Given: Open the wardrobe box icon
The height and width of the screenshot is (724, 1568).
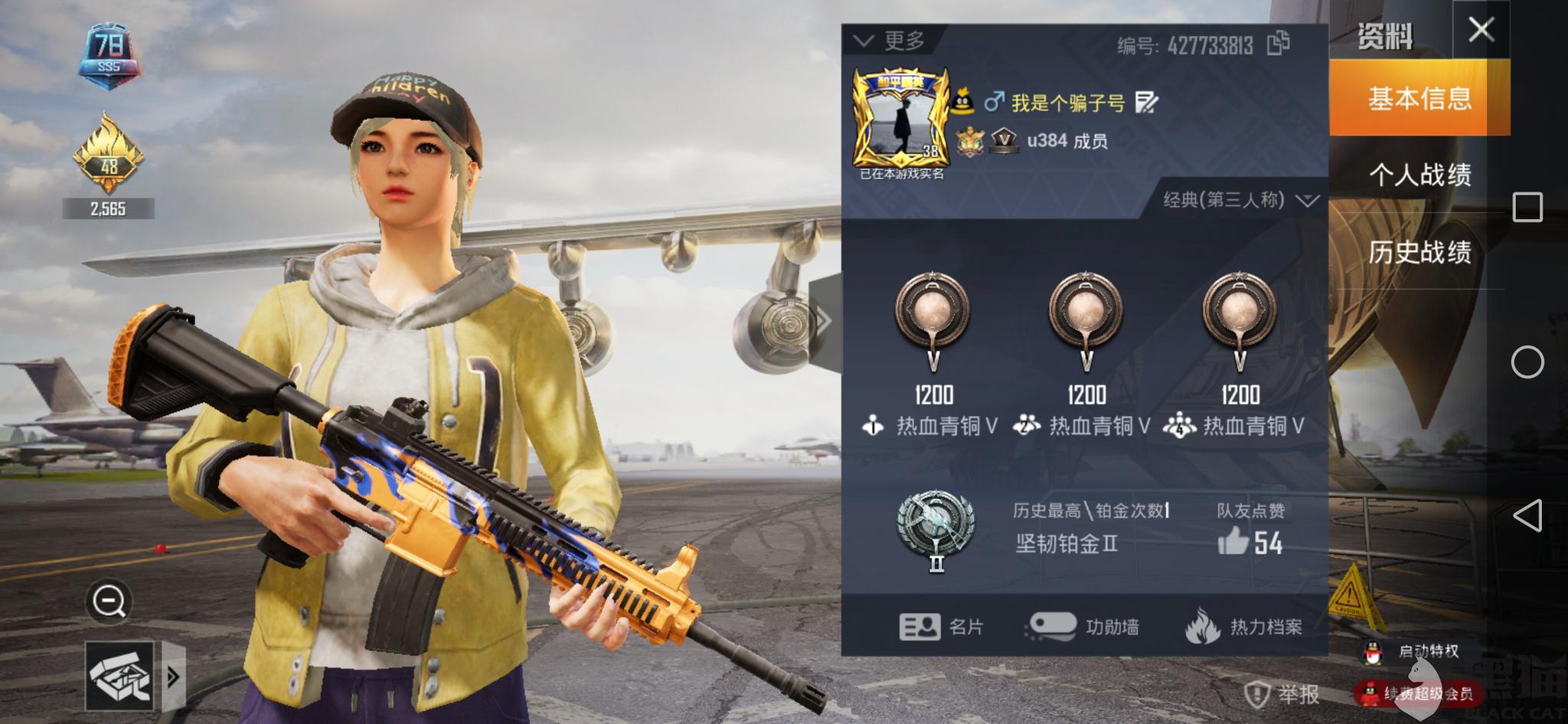Looking at the screenshot, I should tap(119, 676).
